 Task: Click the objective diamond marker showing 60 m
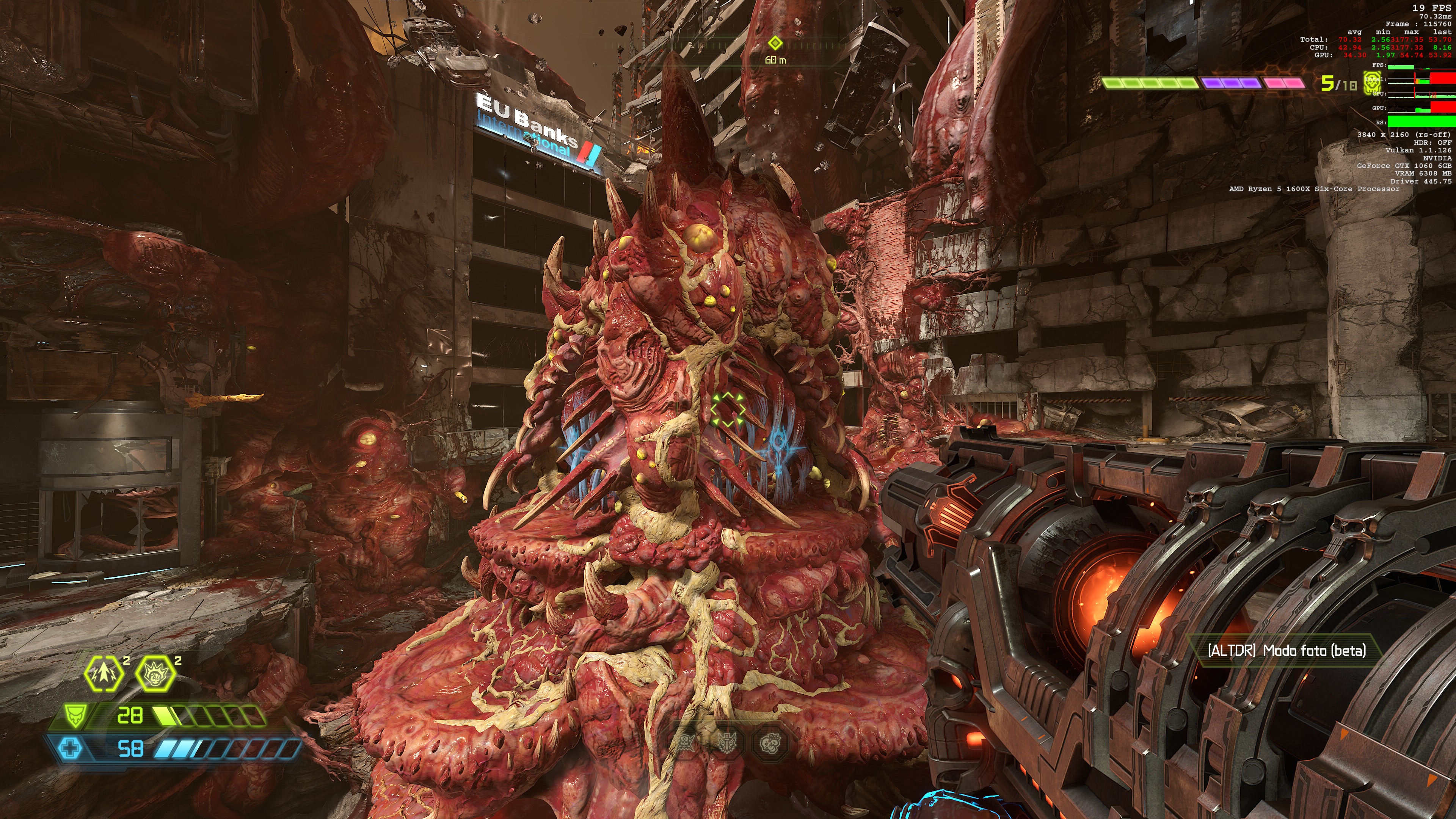click(775, 43)
